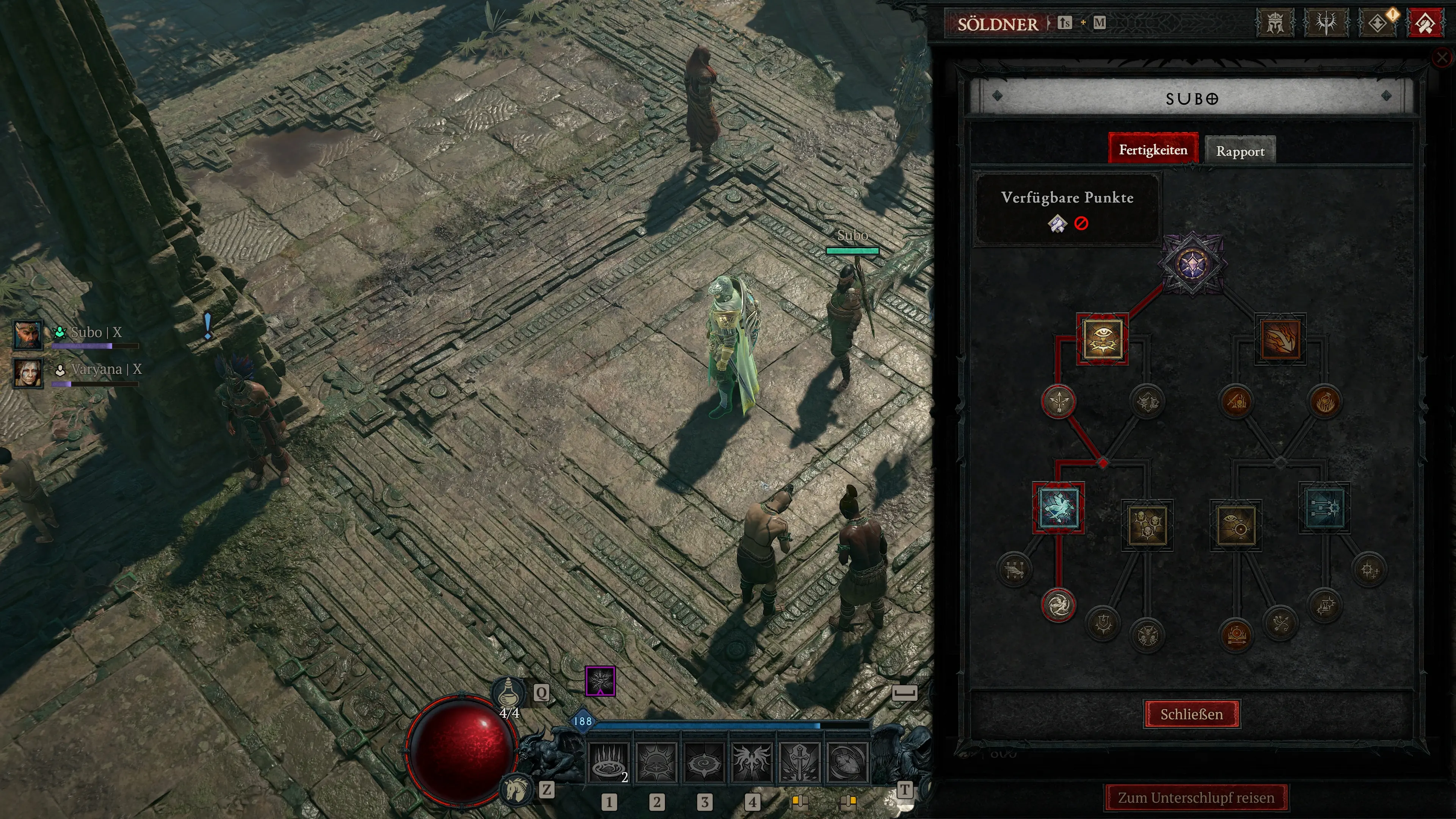Select the golden eye skill node
The height and width of the screenshot is (819, 1456).
point(1102,339)
